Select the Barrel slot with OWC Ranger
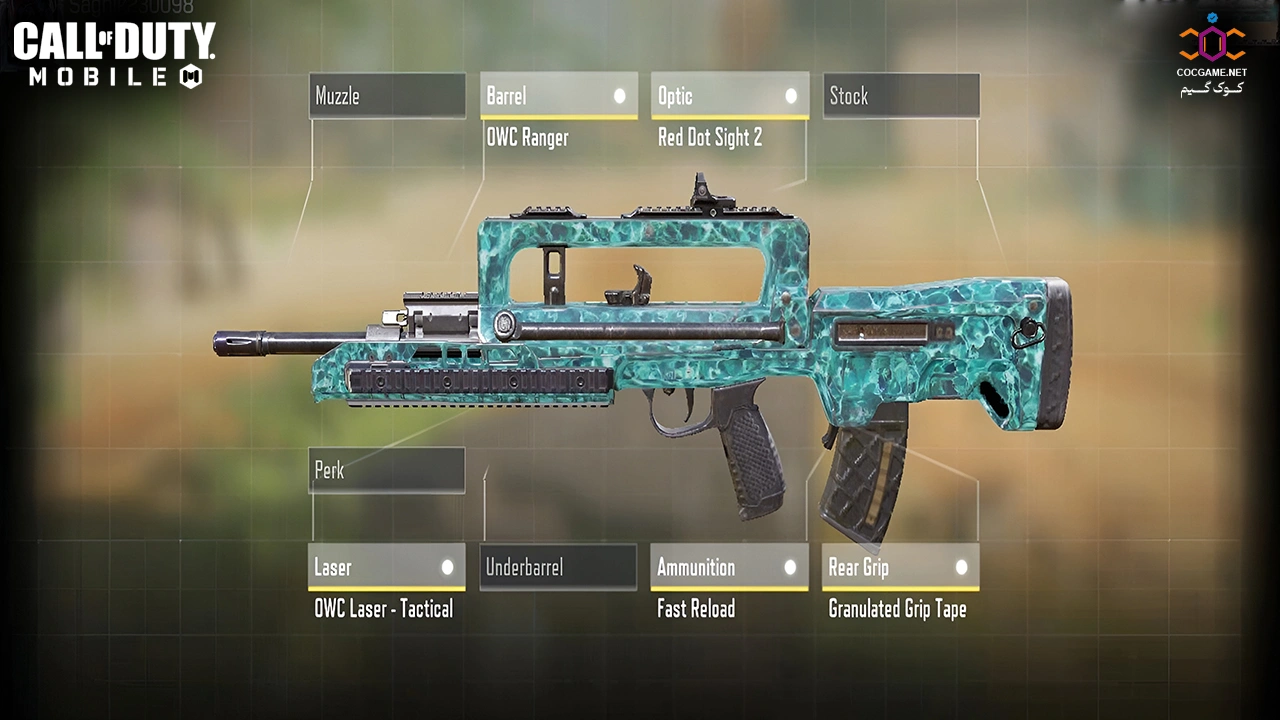The image size is (1280, 720). coord(558,96)
